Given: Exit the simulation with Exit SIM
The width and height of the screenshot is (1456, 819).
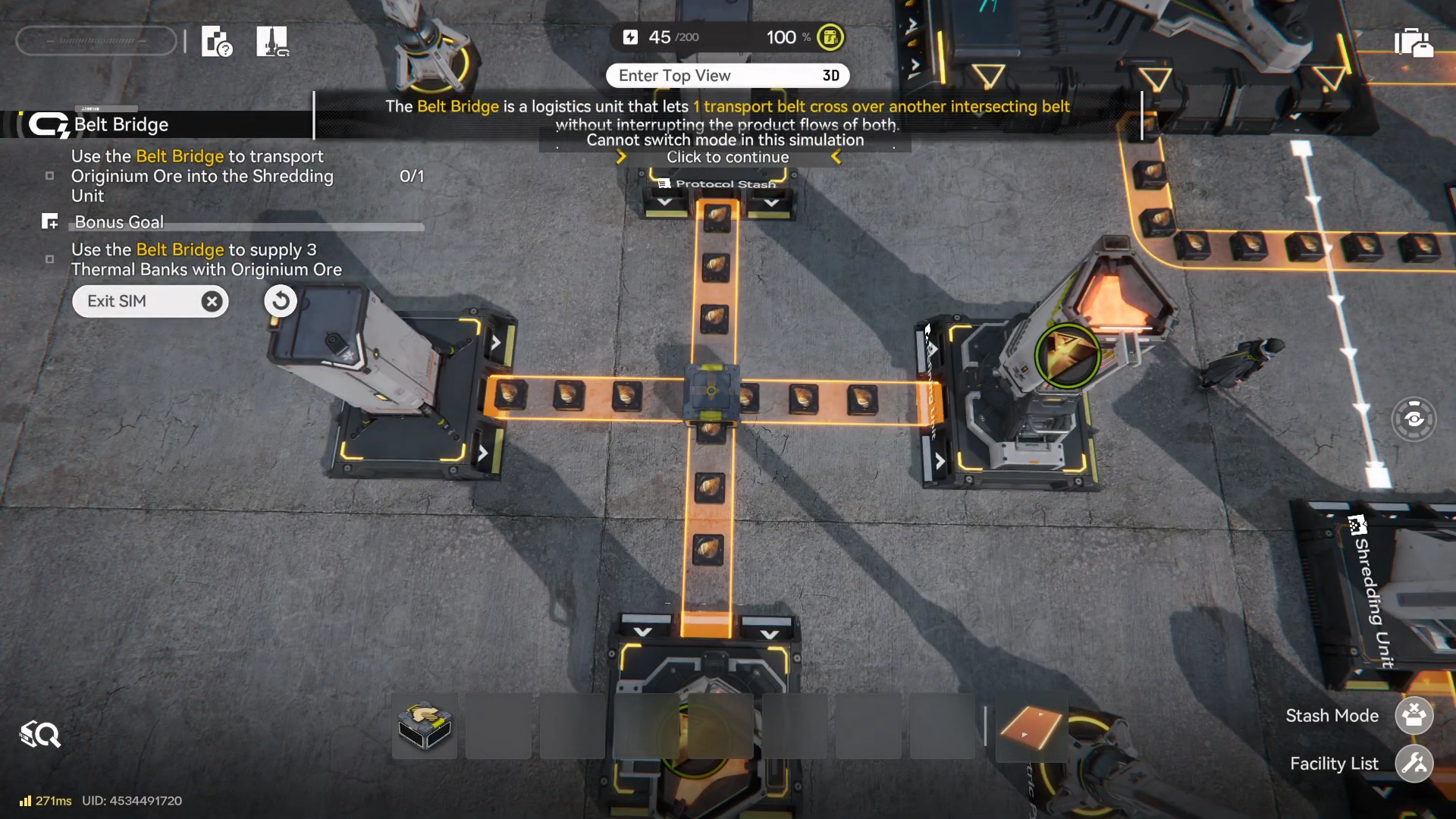Looking at the screenshot, I should tap(150, 301).
